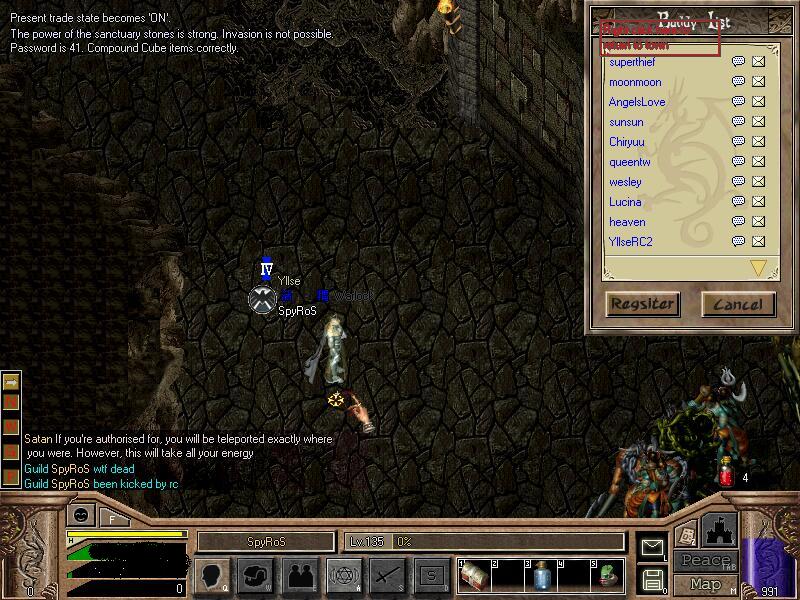Open the character head profile button
This screenshot has height=600, width=800.
213,575
